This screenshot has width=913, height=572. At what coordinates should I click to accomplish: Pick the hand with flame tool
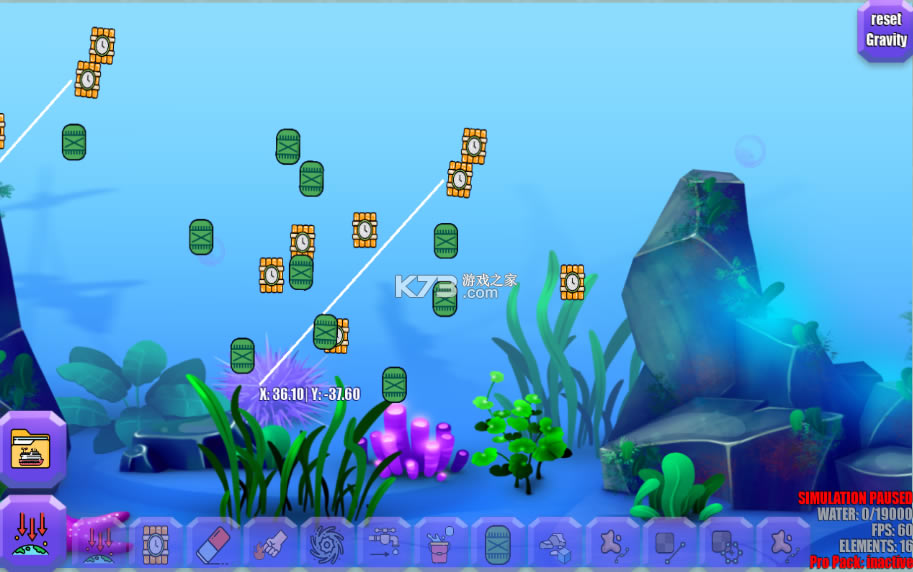[x=271, y=544]
